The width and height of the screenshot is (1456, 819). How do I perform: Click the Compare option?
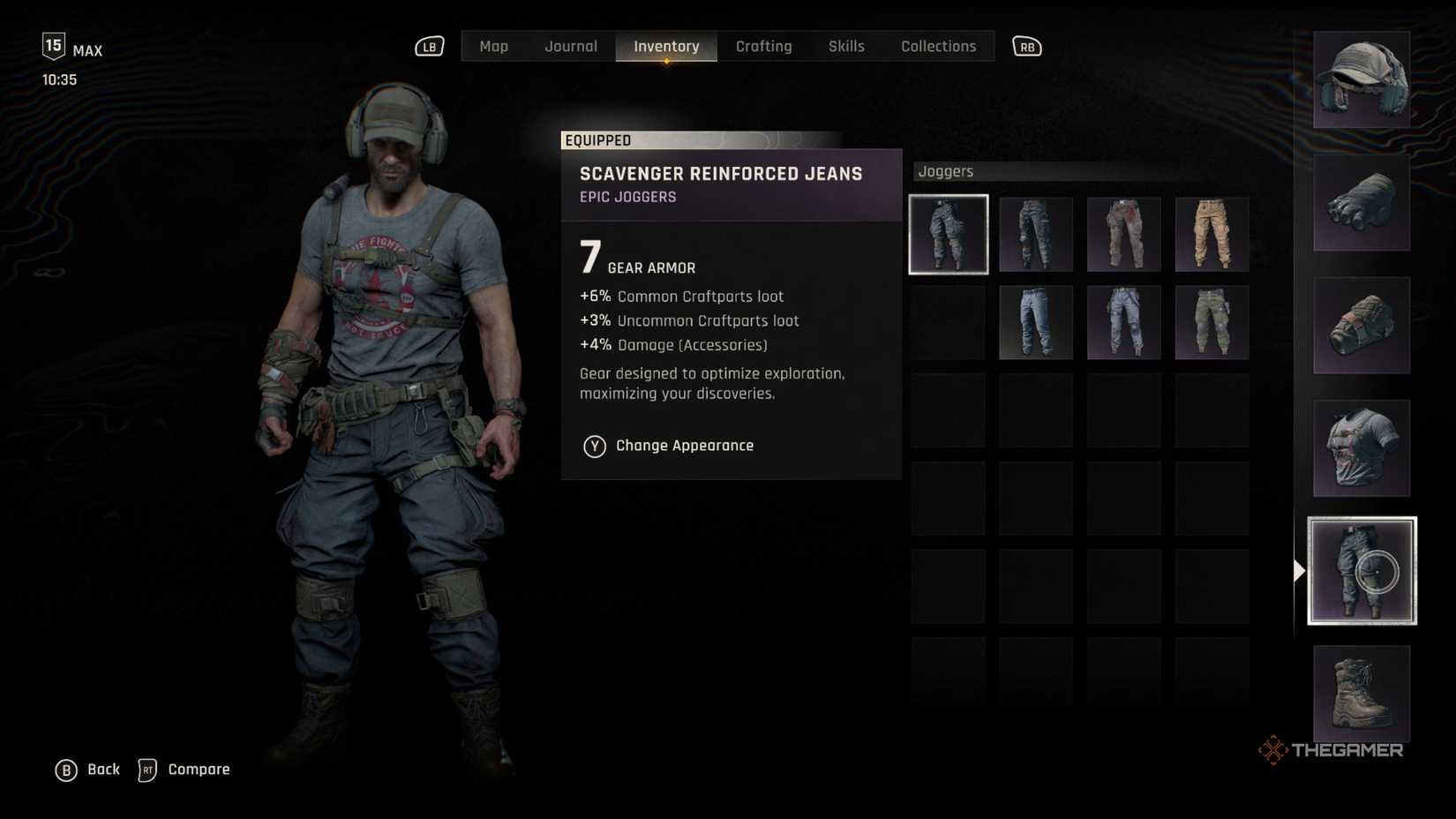tap(198, 770)
